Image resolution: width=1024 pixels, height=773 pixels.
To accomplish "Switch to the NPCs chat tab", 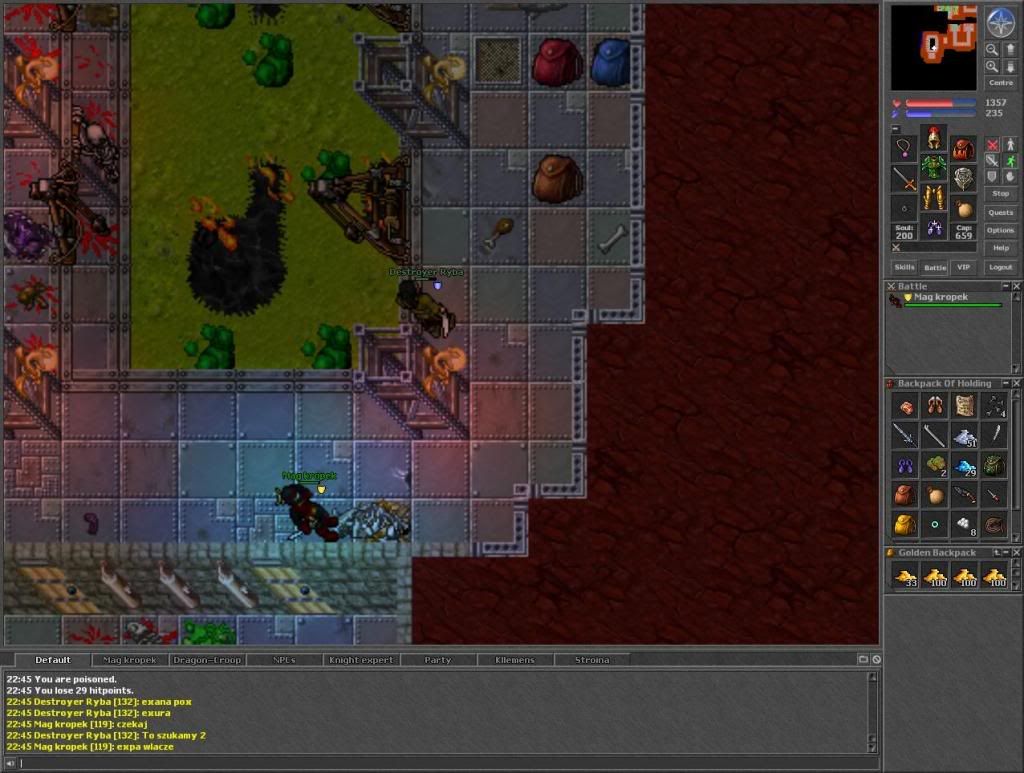I will [x=284, y=660].
